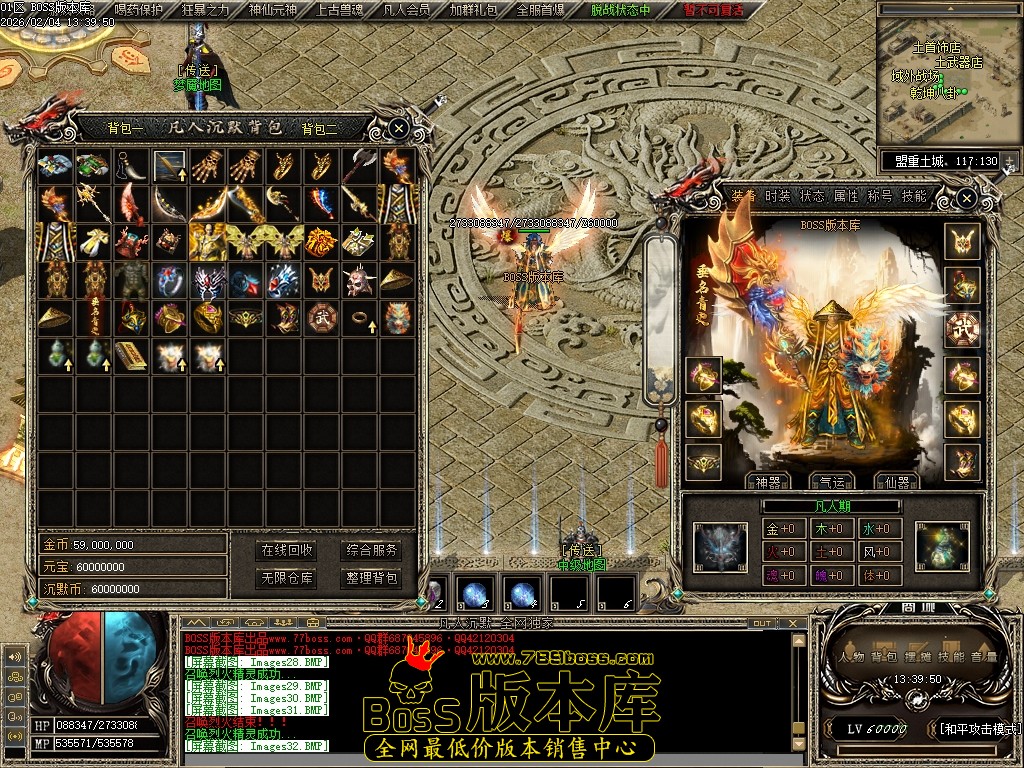Open the 狂暴之力 top menu entry
This screenshot has width=1024, height=768.
click(205, 10)
